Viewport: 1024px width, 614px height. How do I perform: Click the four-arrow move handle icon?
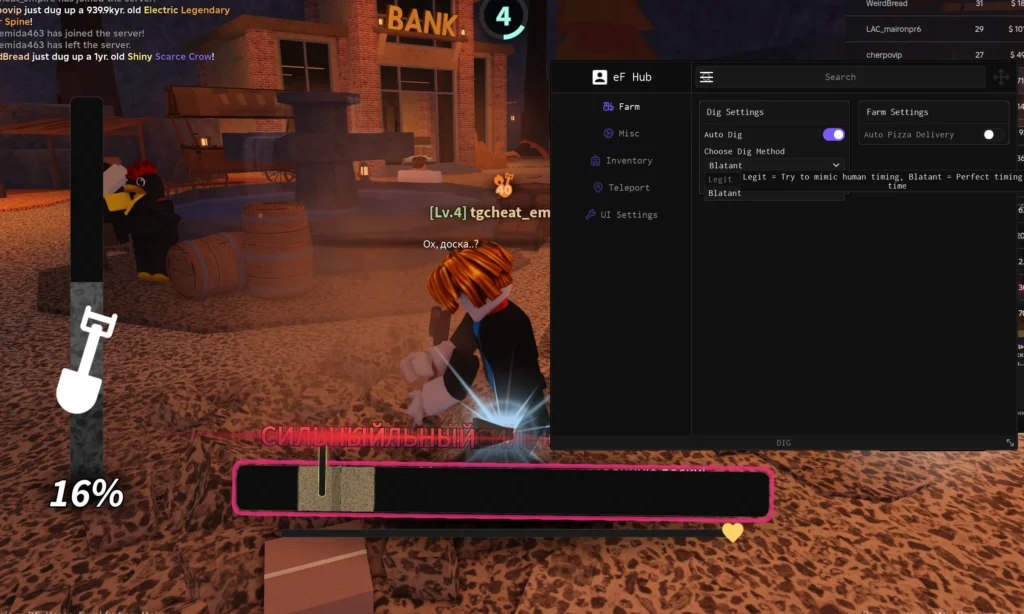tap(1000, 77)
